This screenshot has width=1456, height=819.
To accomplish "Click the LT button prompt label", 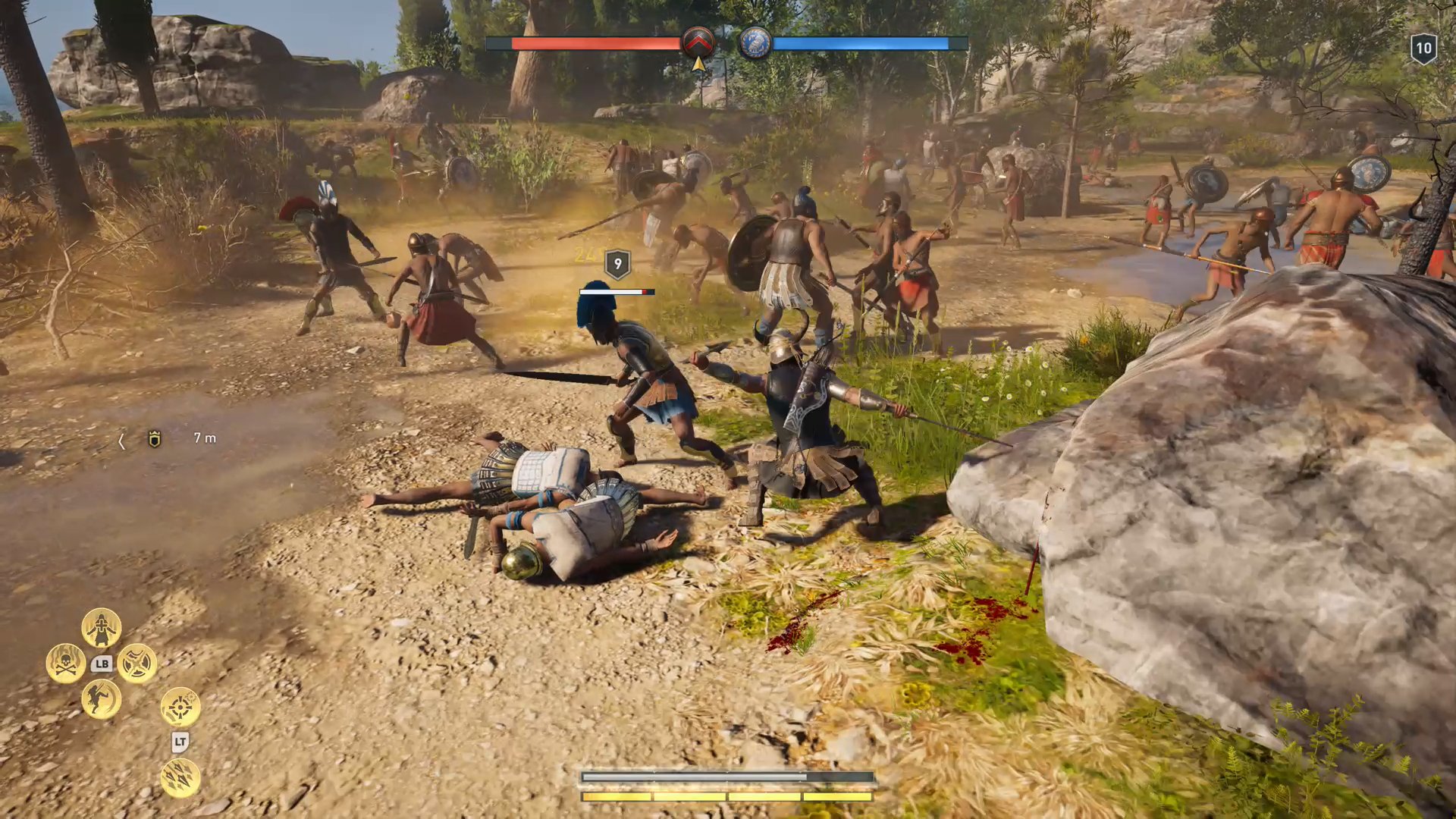I will click(180, 742).
